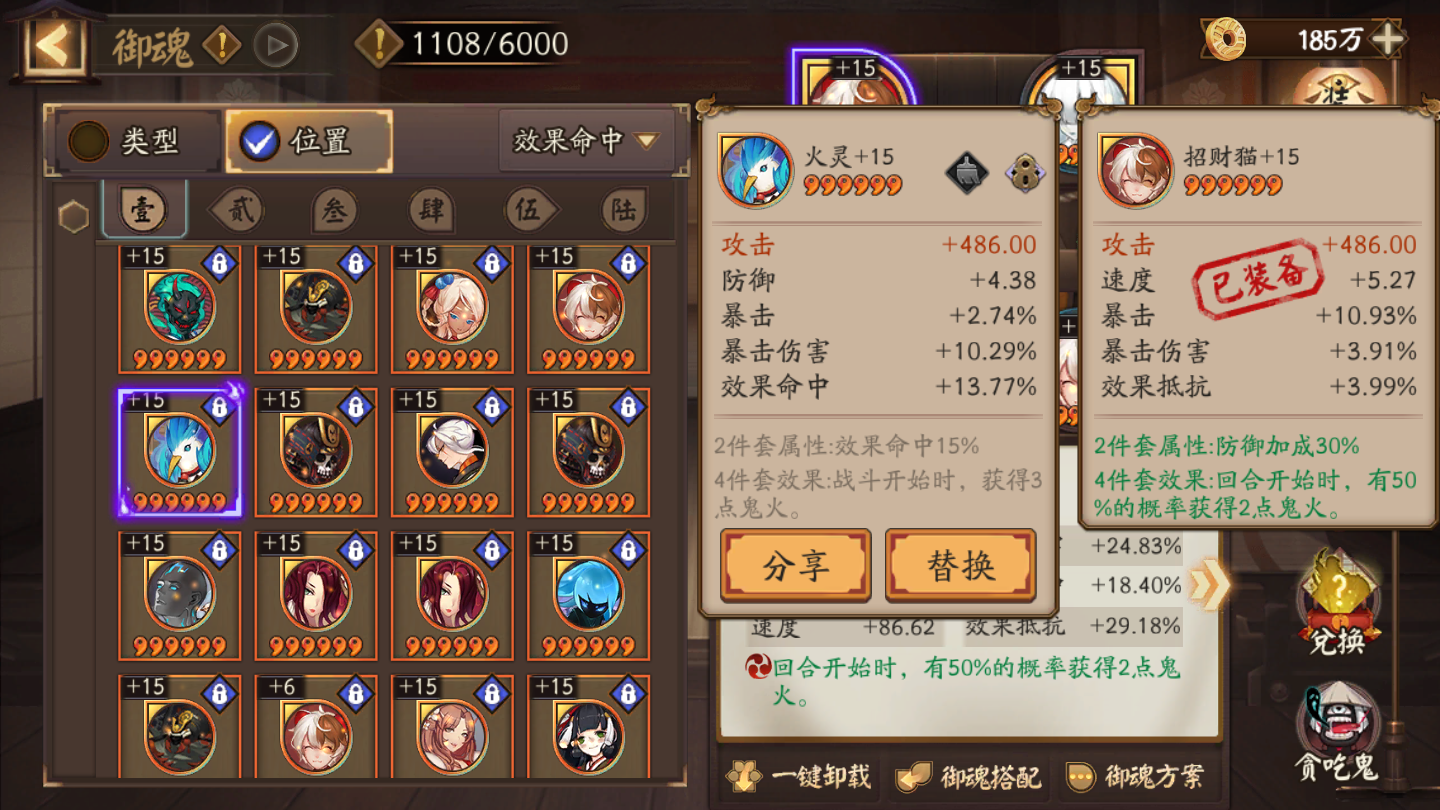Image resolution: width=1440 pixels, height=810 pixels.
Task: Switch to the 贰 position tab
Action: (x=240, y=210)
